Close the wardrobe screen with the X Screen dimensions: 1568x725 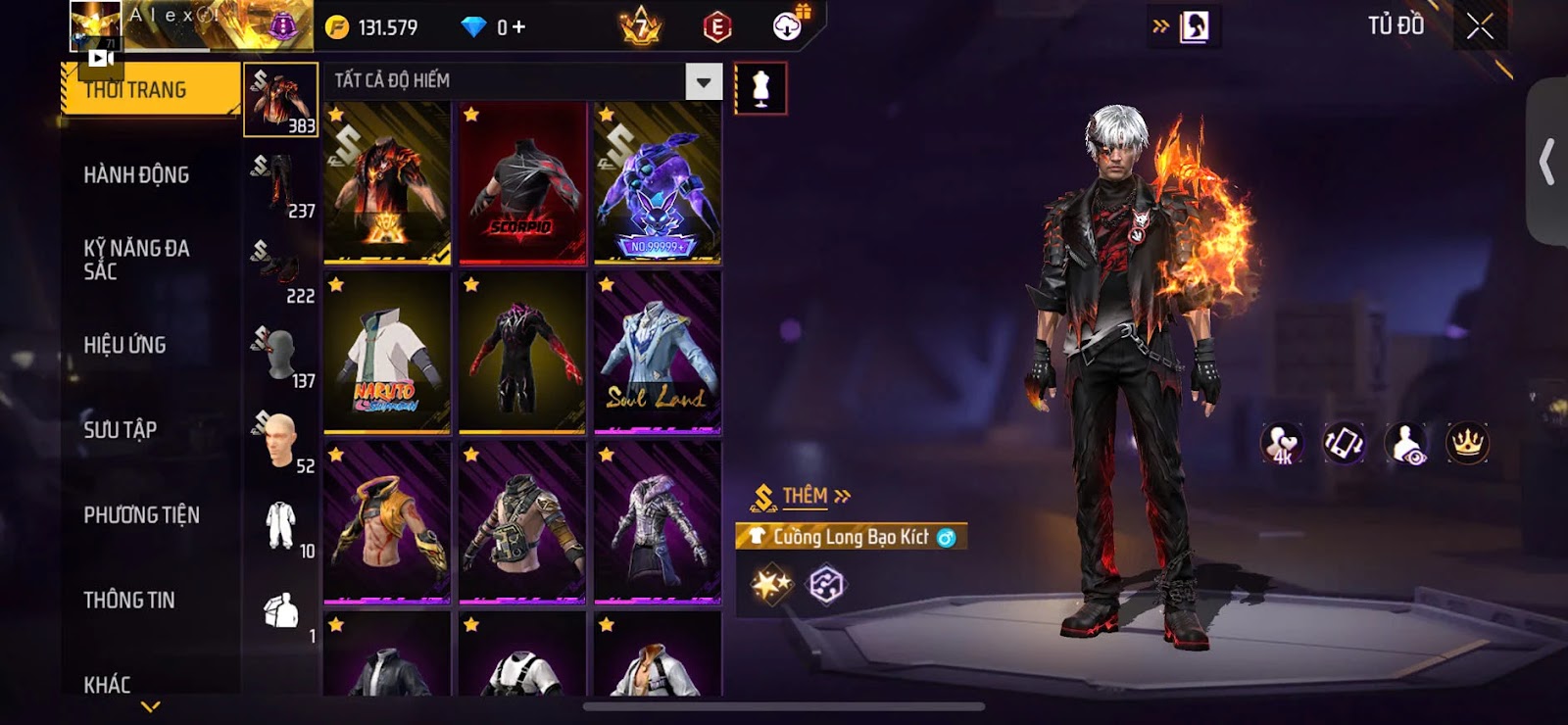(1480, 26)
